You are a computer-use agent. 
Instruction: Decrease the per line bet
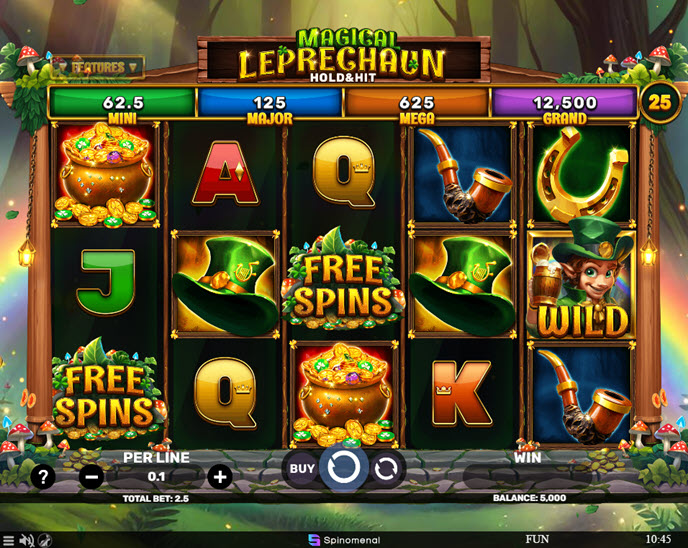click(91, 477)
